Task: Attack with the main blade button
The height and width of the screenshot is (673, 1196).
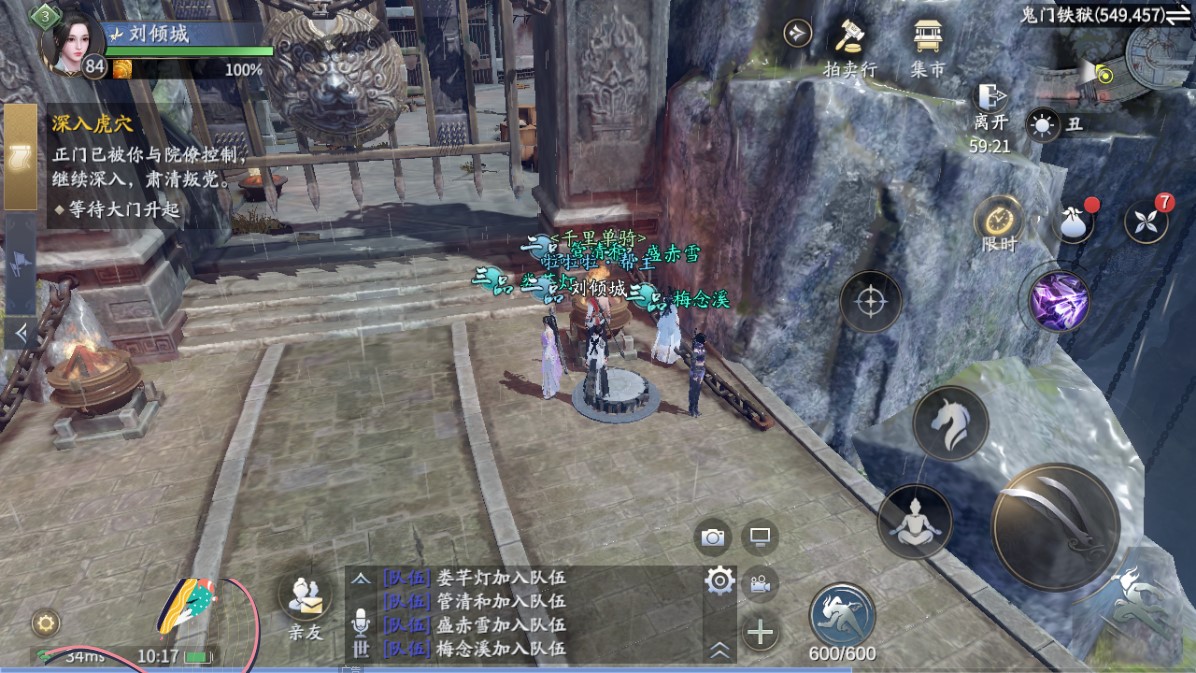Action: (1055, 527)
